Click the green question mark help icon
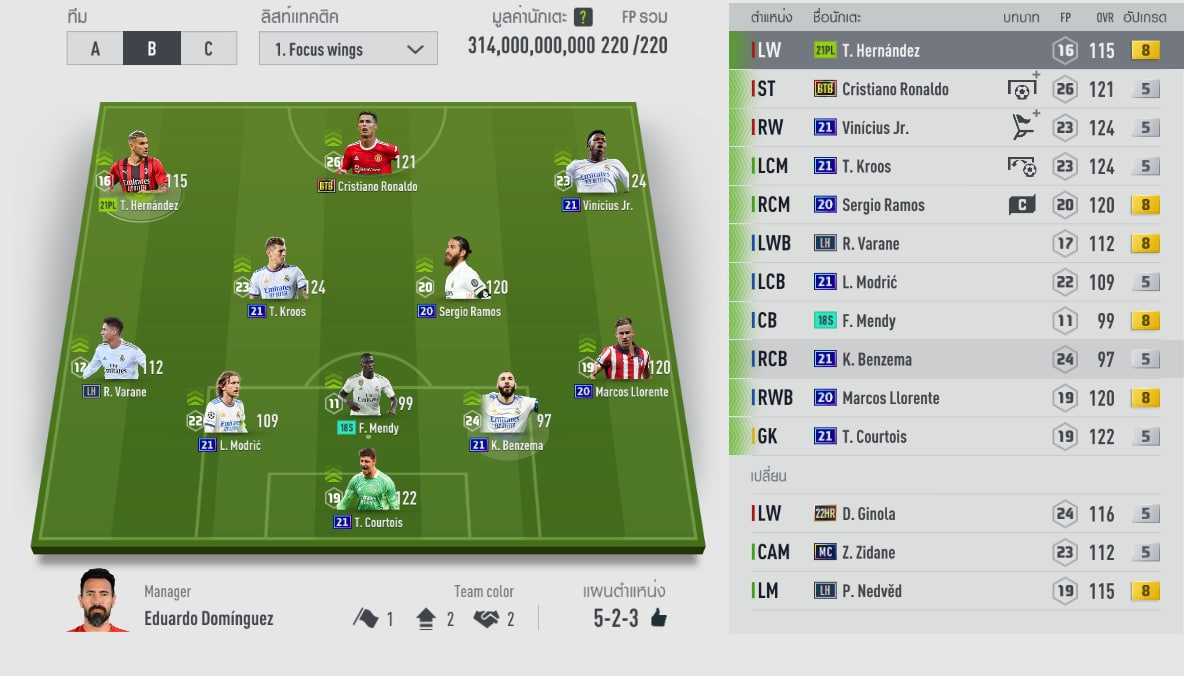 click(583, 18)
